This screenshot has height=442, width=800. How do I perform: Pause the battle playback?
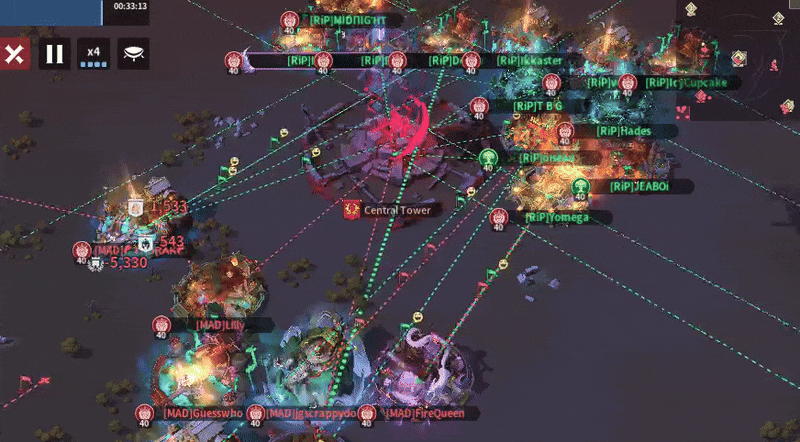click(55, 53)
